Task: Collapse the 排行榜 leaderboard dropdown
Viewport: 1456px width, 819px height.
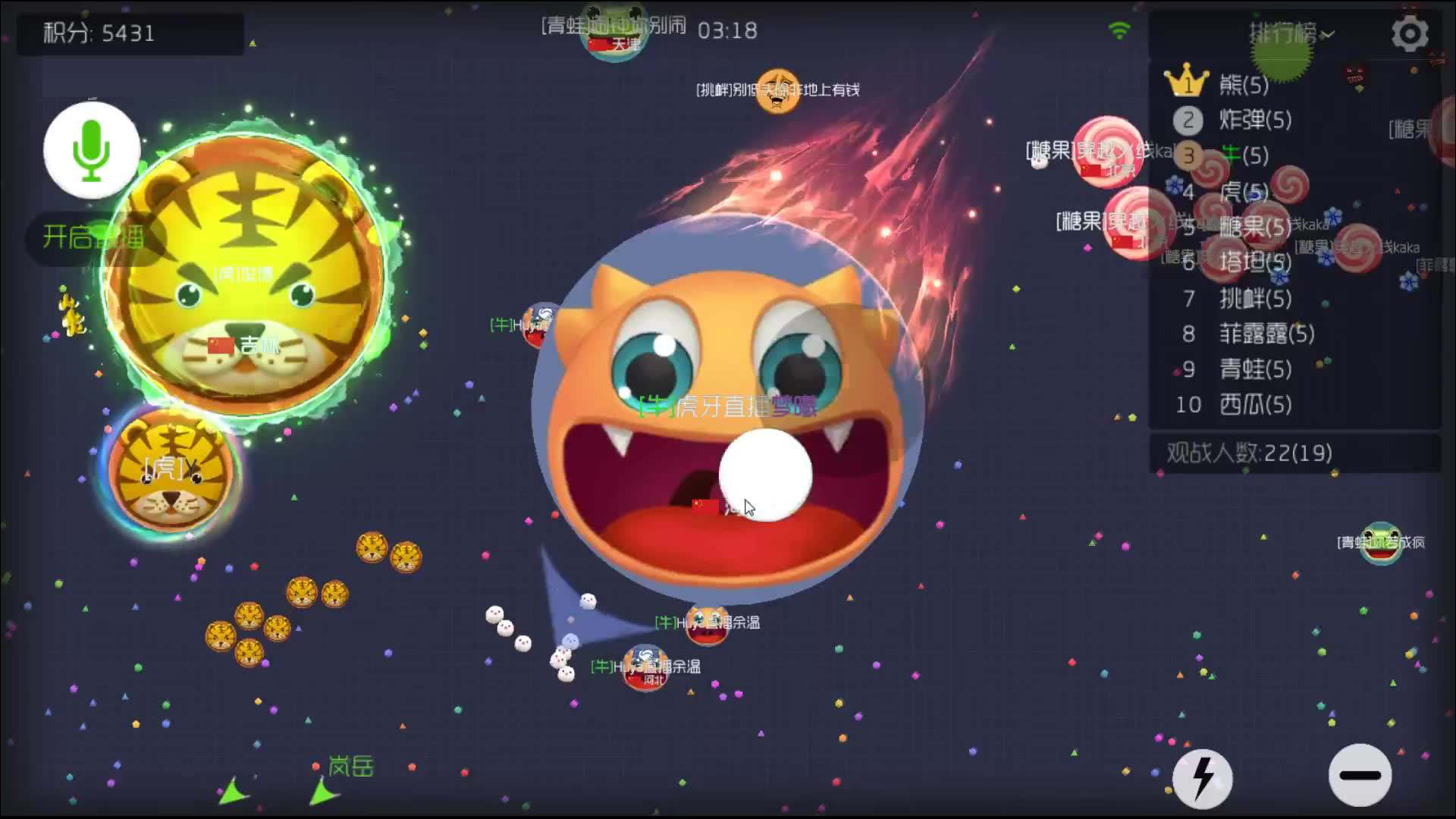Action: tap(1291, 33)
